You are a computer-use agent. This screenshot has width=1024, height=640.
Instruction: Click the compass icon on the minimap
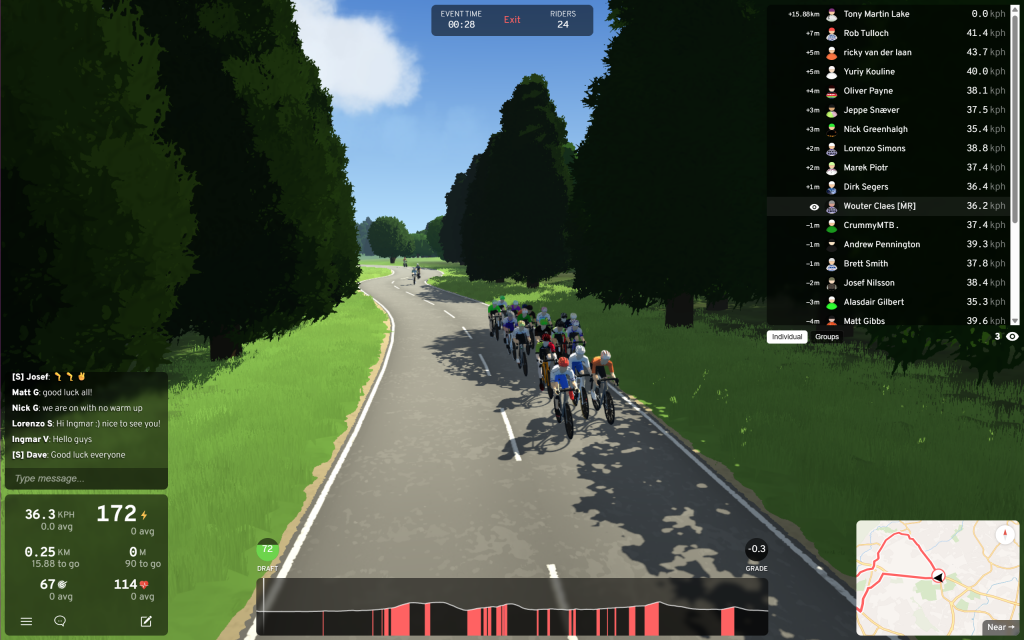(1005, 535)
